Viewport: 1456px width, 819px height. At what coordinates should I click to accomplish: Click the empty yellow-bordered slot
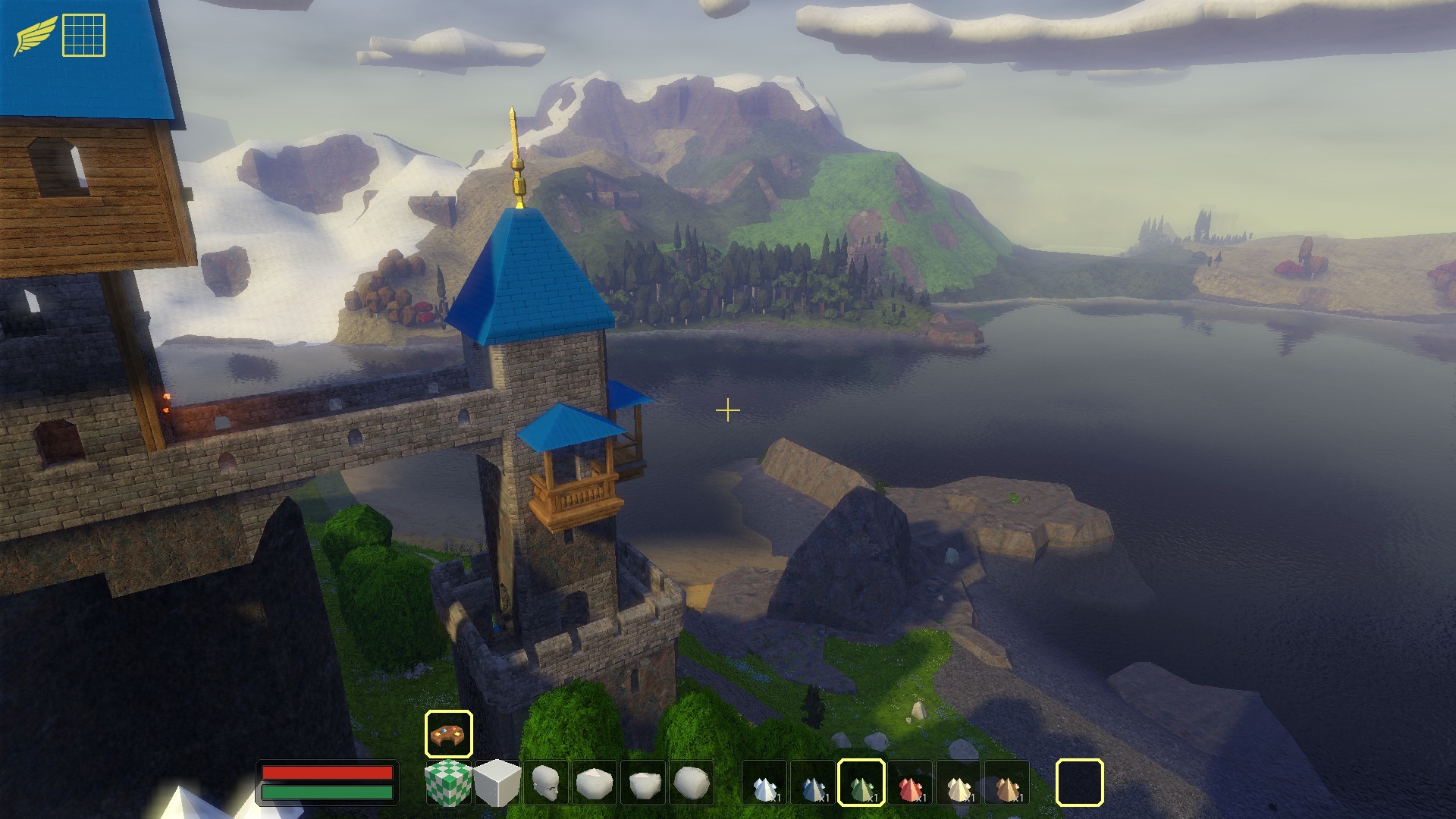[1080, 783]
